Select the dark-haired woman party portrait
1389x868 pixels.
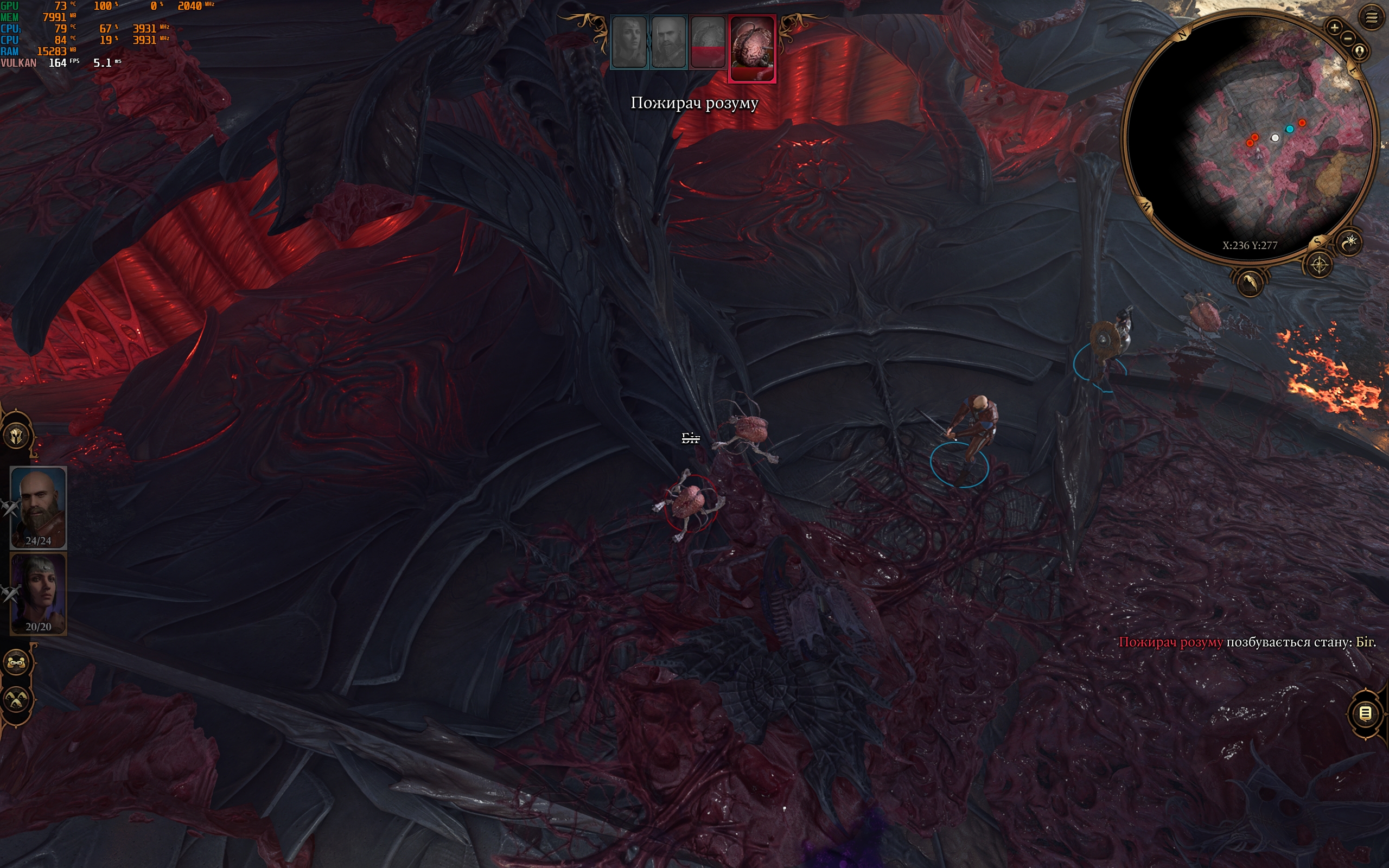point(38,593)
